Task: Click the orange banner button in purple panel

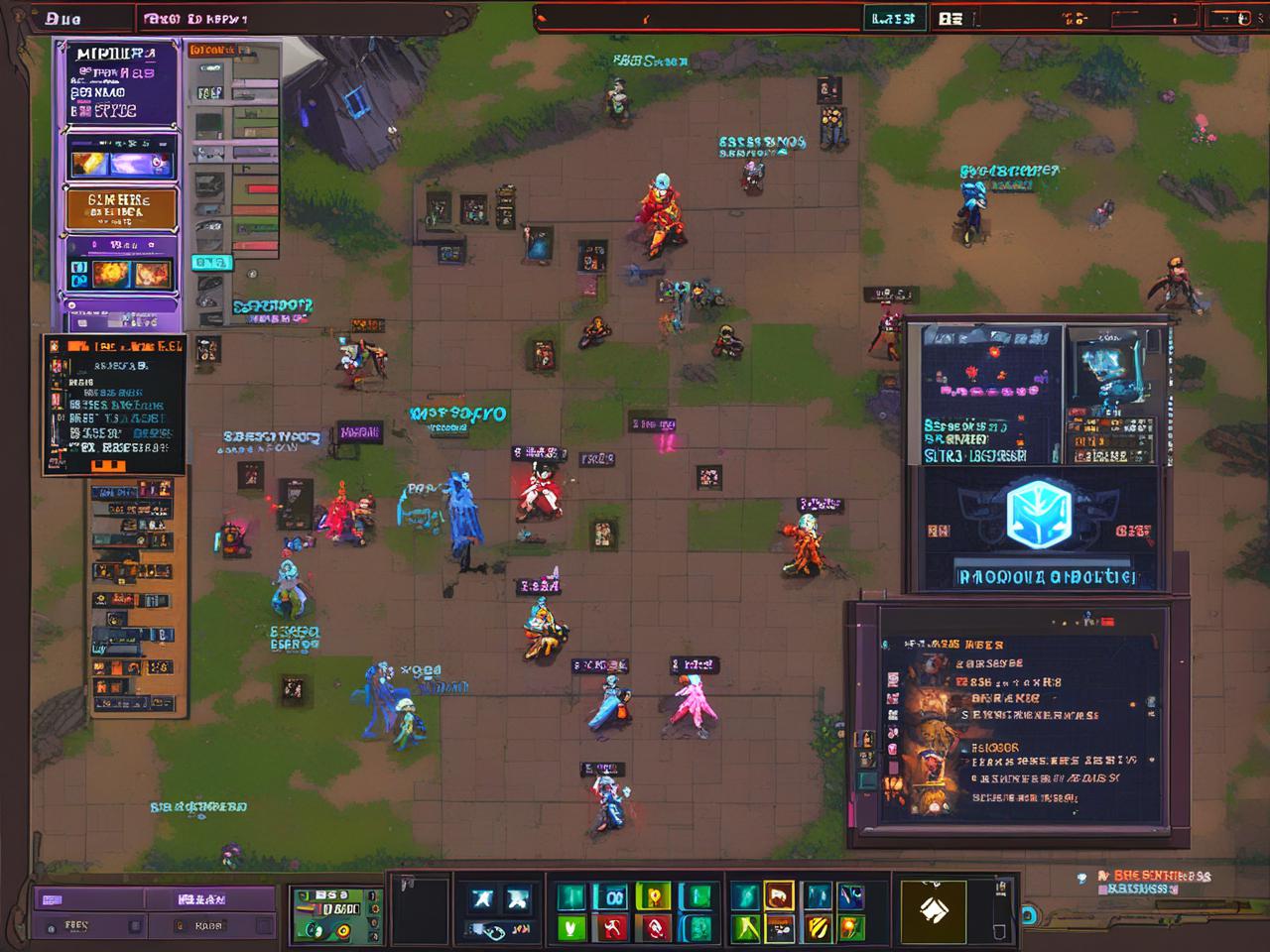Action: [120, 208]
